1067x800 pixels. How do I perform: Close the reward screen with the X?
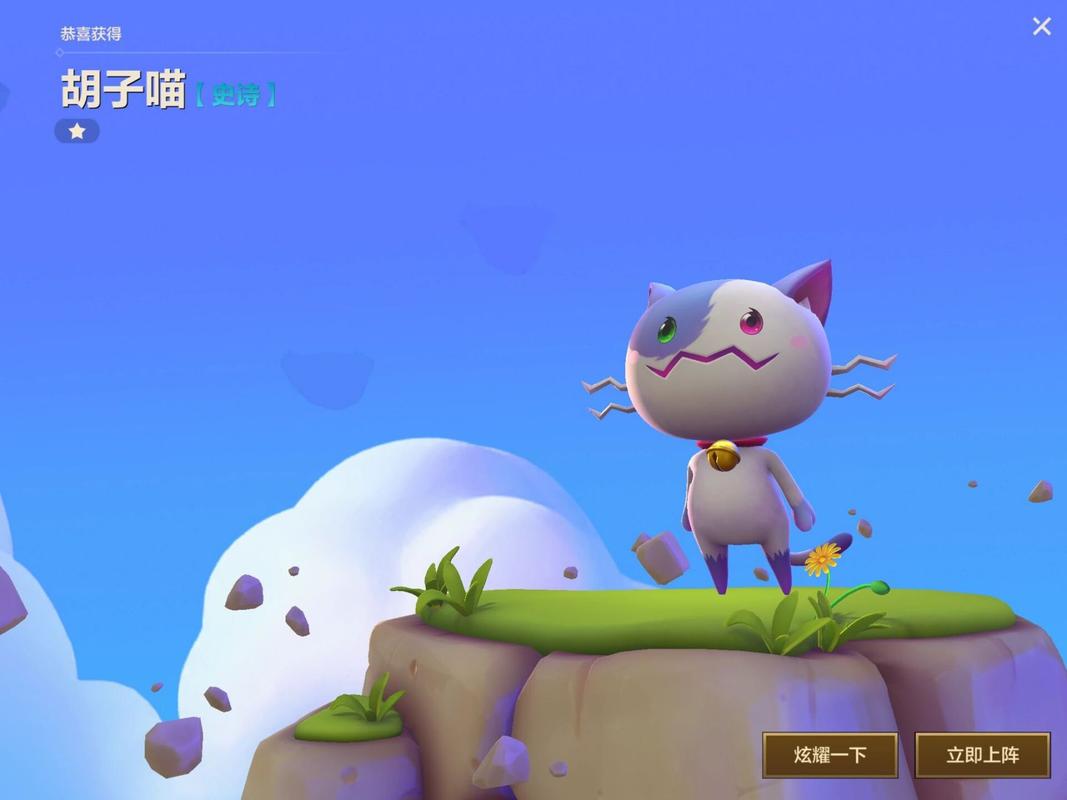coord(1041,27)
